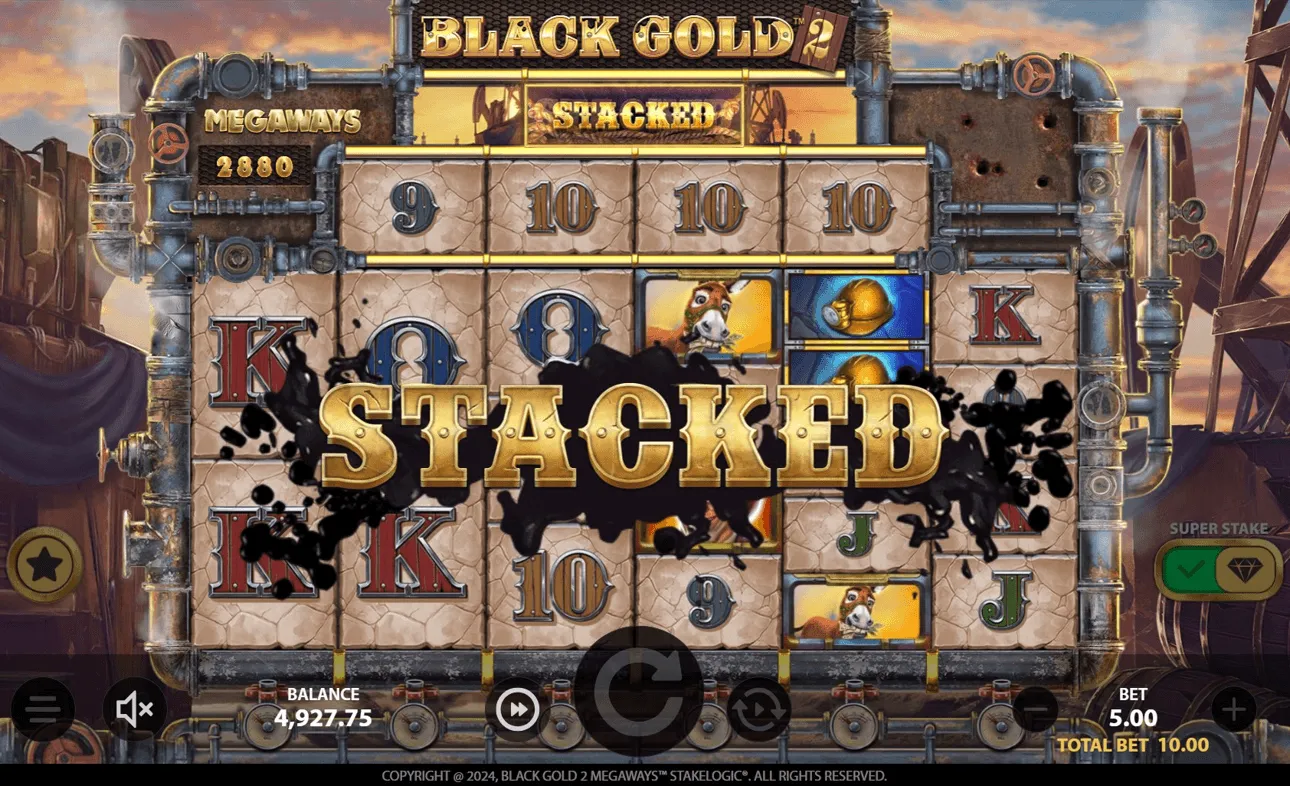Decrease the bet with the minus control
1290x786 pixels.
point(1037,710)
